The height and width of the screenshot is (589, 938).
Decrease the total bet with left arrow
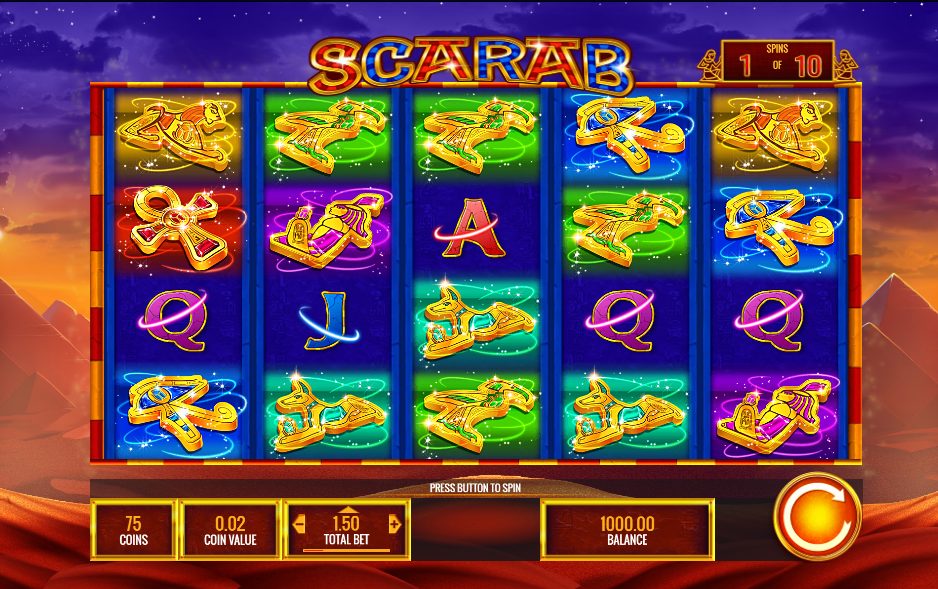[297, 524]
